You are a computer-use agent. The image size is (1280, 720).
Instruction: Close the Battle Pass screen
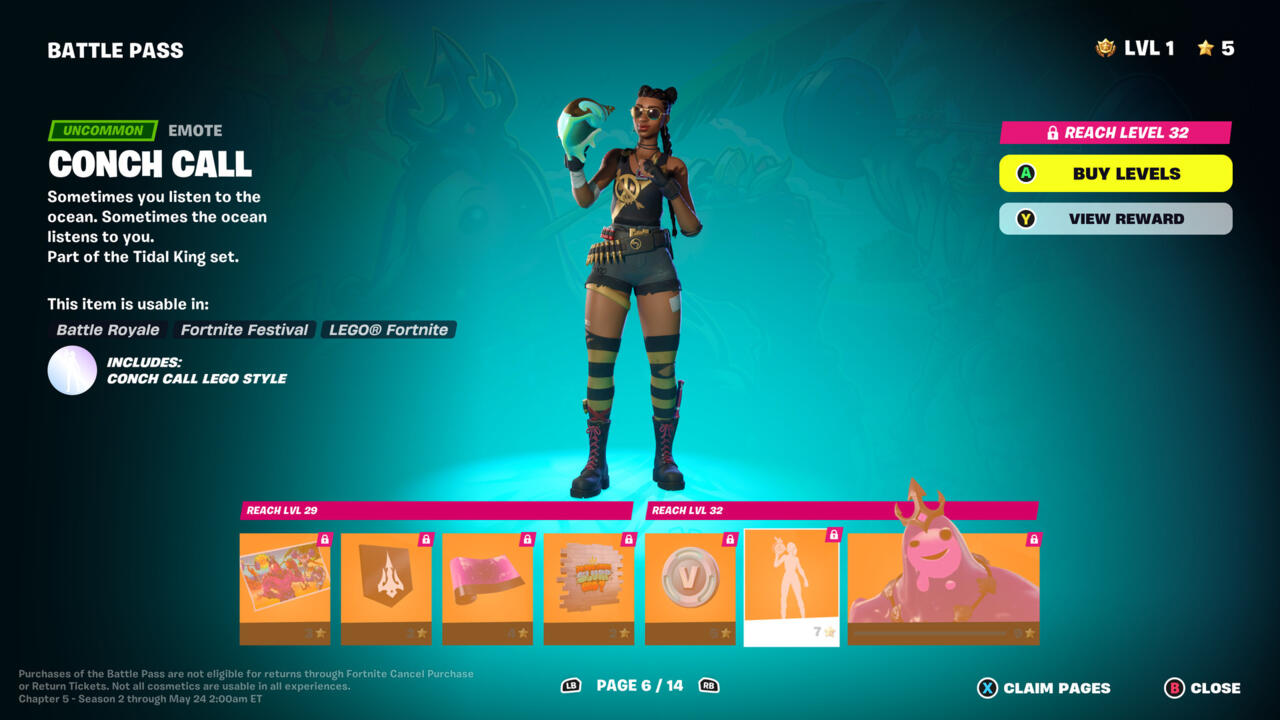(x=1202, y=688)
